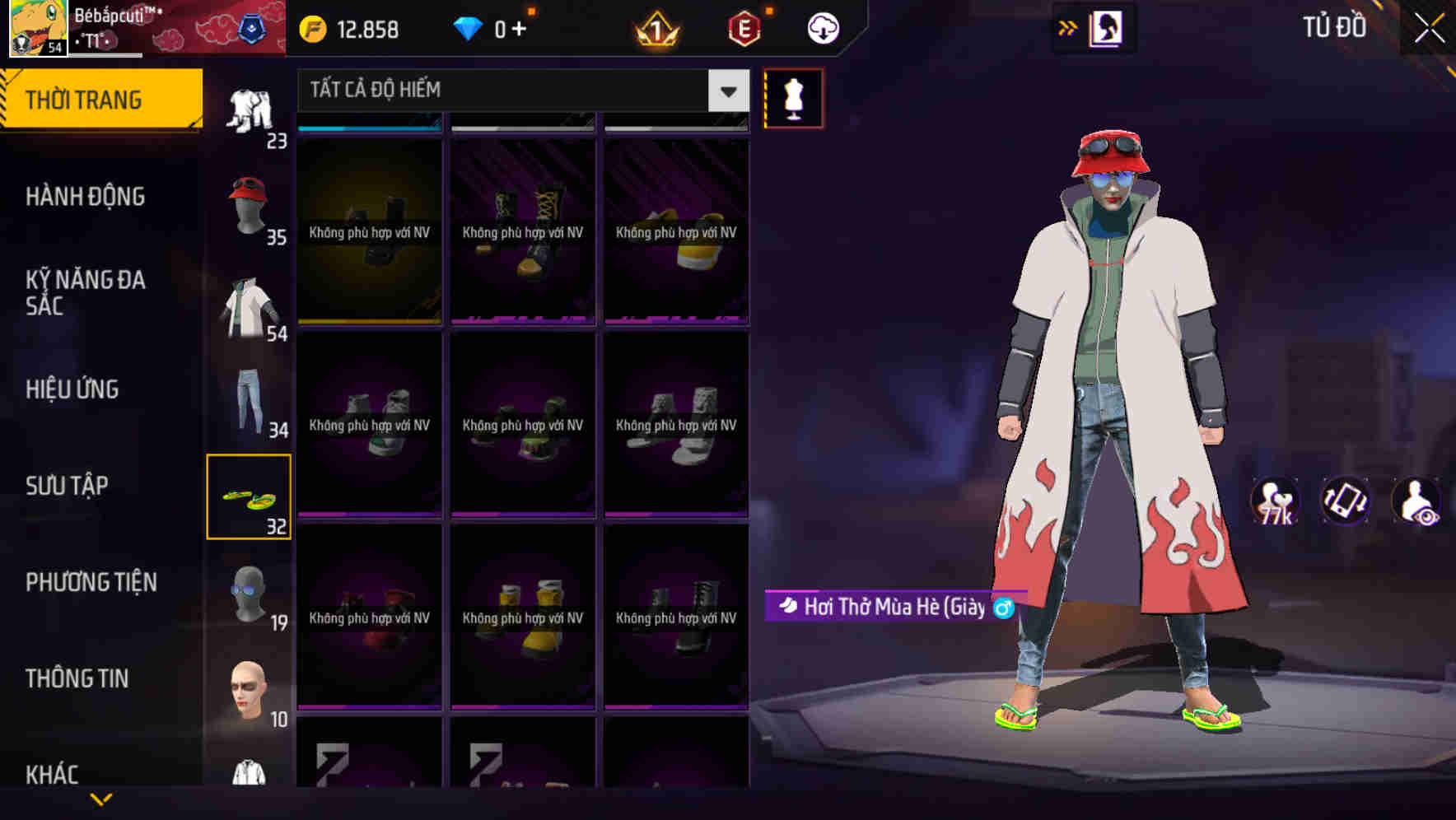
Task: Toggle the mannequin display option
Action: 791,97
